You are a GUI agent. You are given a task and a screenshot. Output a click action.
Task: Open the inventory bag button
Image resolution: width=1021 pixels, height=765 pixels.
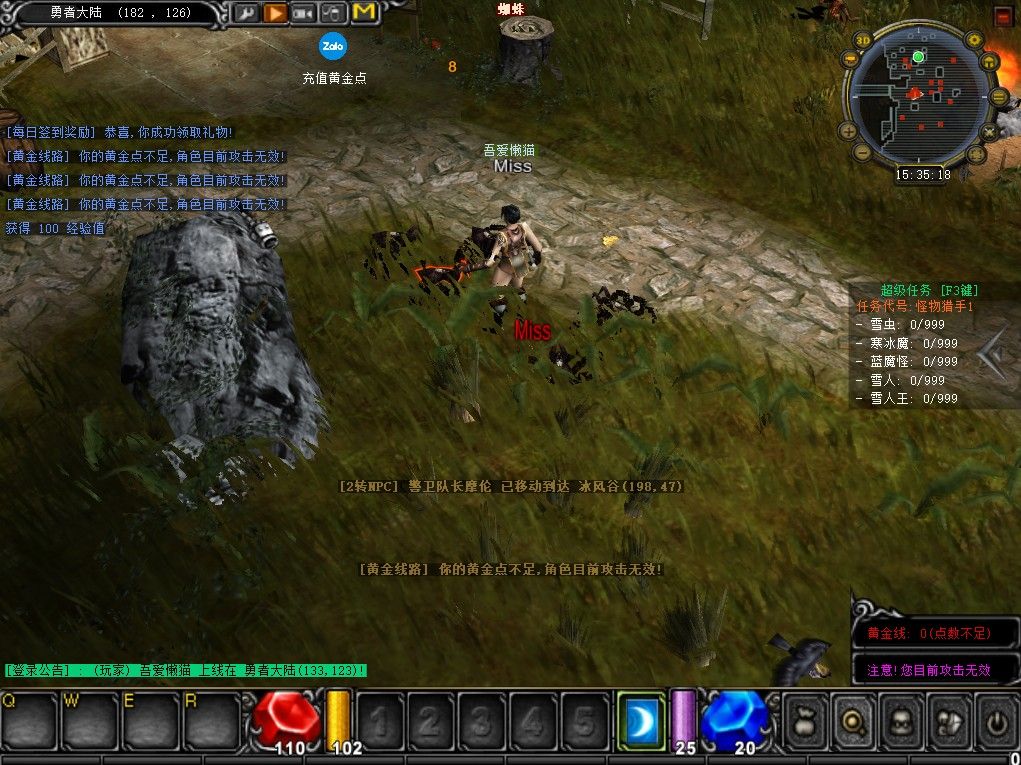(806, 718)
